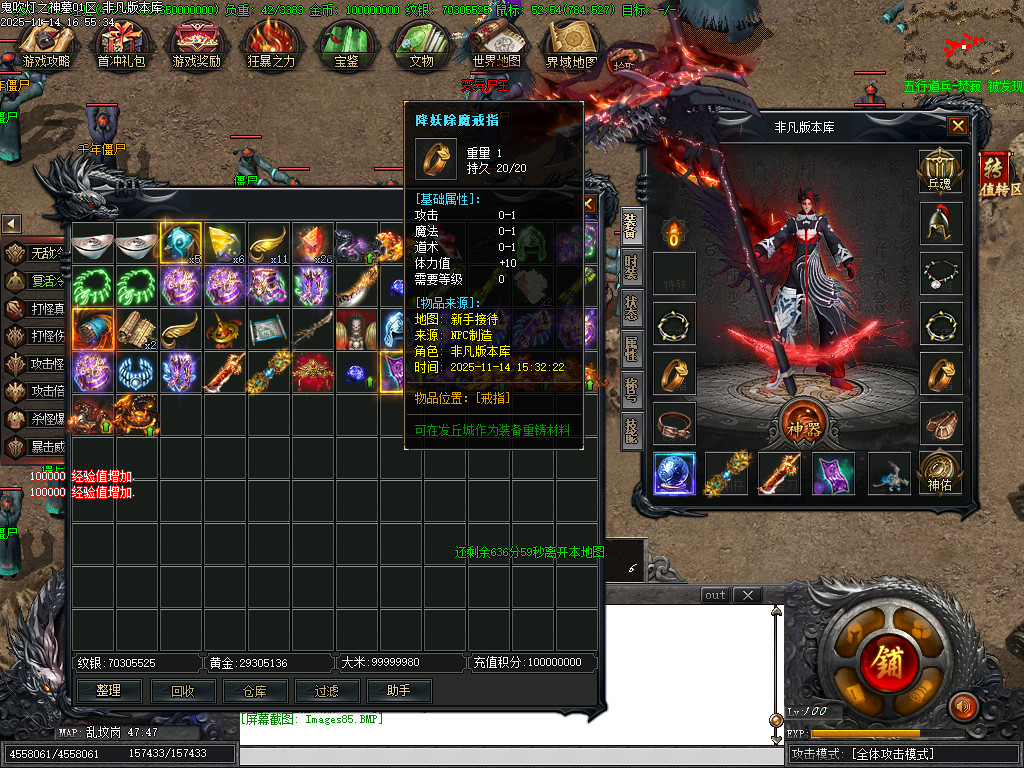Image resolution: width=1024 pixels, height=768 pixels.
Task: Click the 过滤 filter button
Action: coord(327,690)
